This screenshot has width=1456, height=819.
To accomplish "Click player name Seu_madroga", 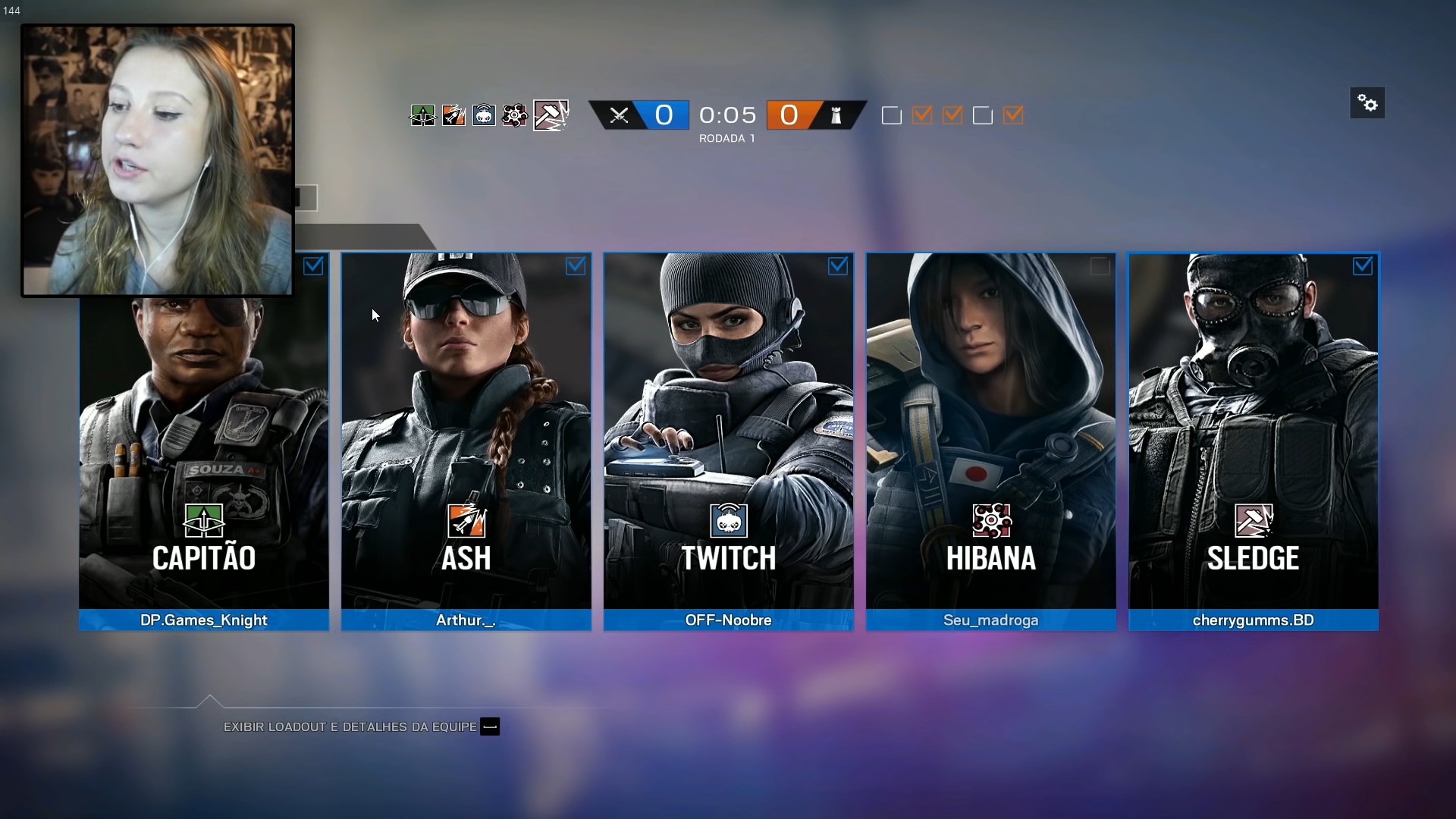I will (990, 620).
